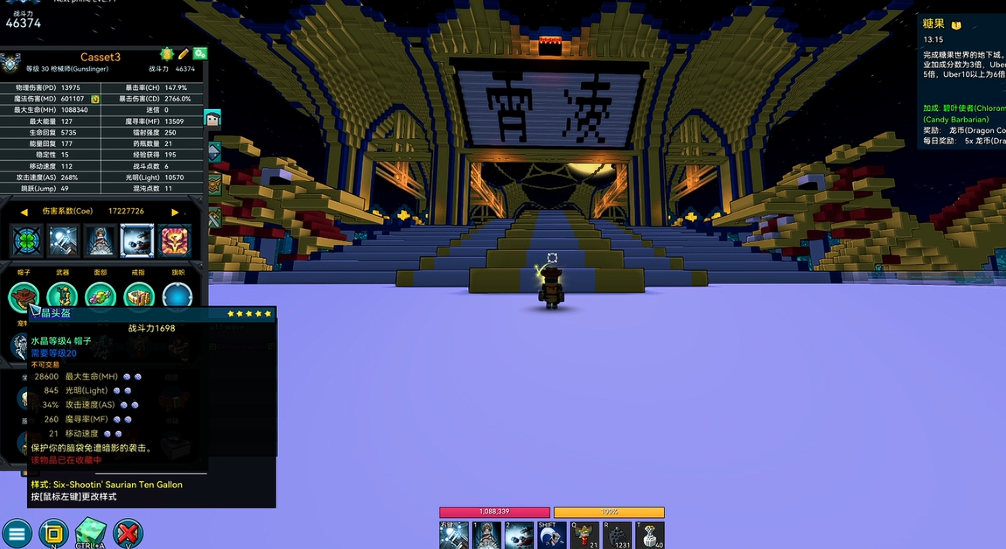Click the left arrow beside 伤害系数(Coe)

(x=24, y=212)
